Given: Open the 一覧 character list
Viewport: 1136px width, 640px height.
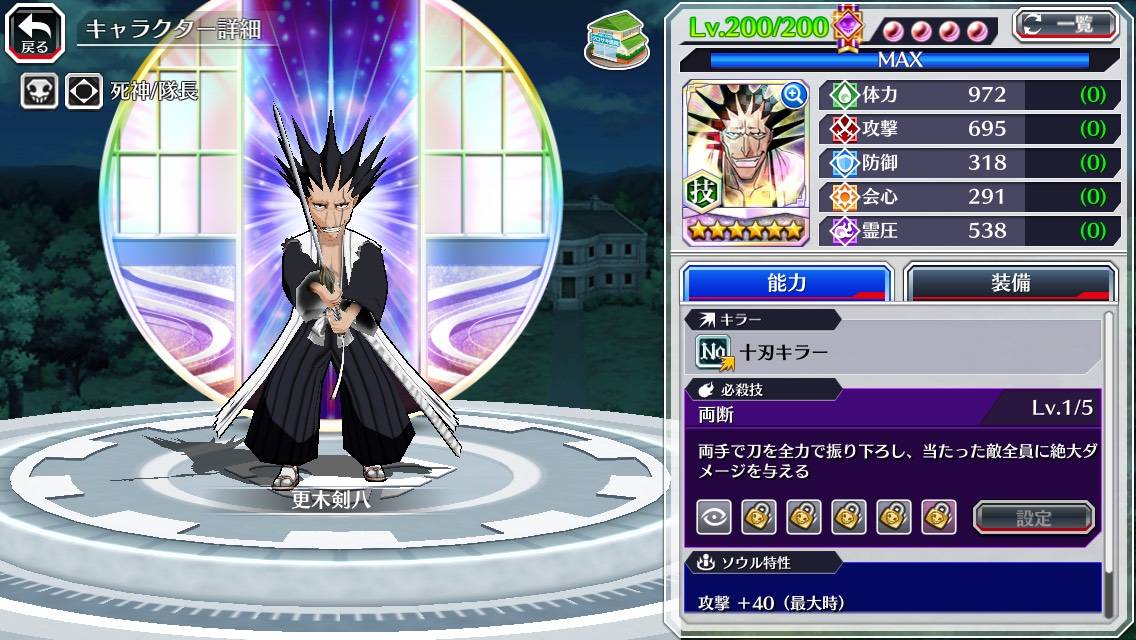Looking at the screenshot, I should 1065,24.
